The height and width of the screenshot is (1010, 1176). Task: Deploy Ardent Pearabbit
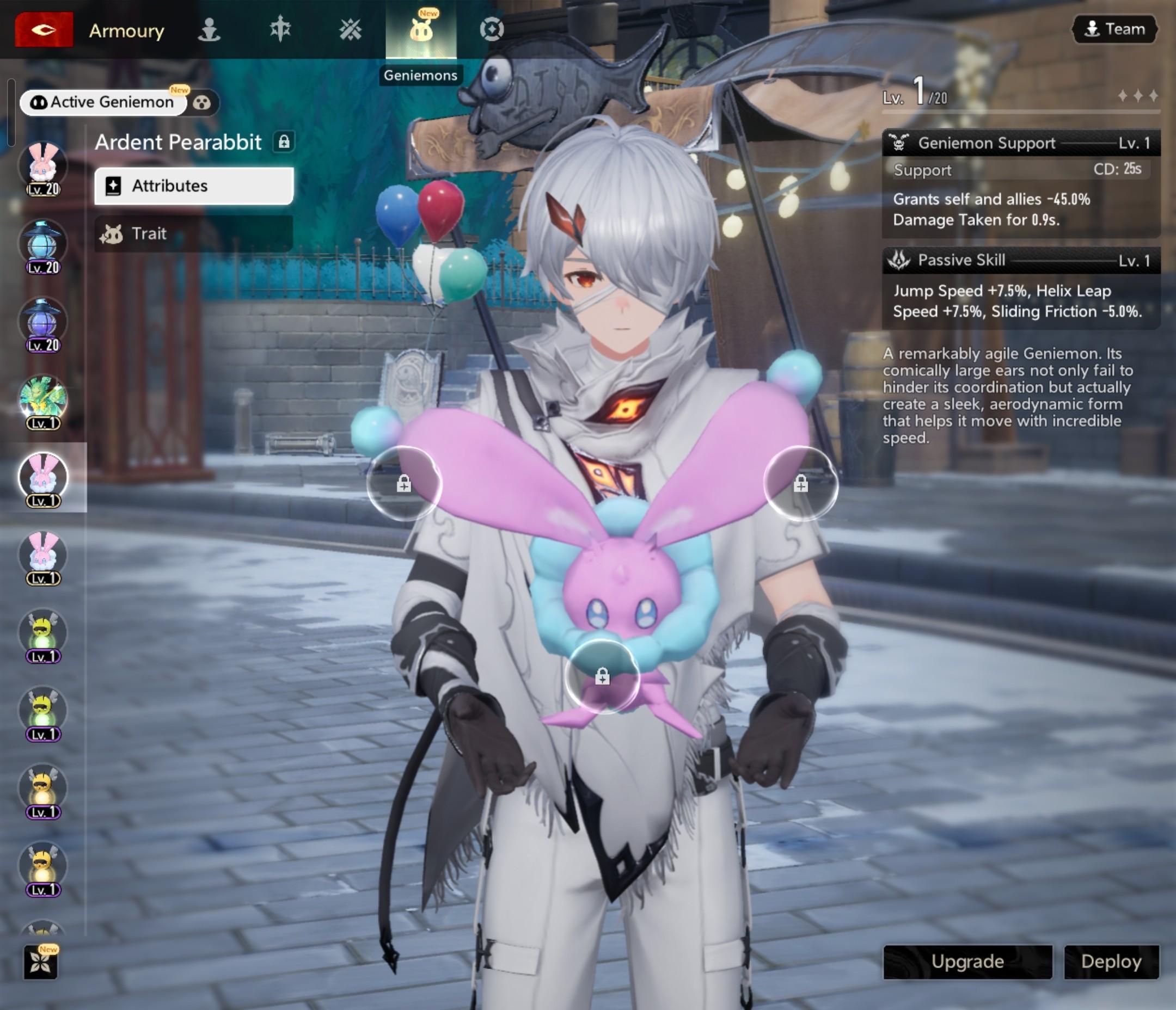coord(1111,962)
